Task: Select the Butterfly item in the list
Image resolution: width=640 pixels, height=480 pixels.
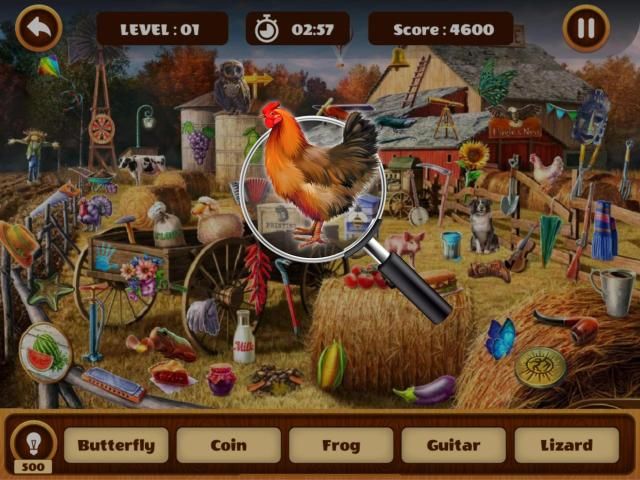Action: [x=116, y=445]
